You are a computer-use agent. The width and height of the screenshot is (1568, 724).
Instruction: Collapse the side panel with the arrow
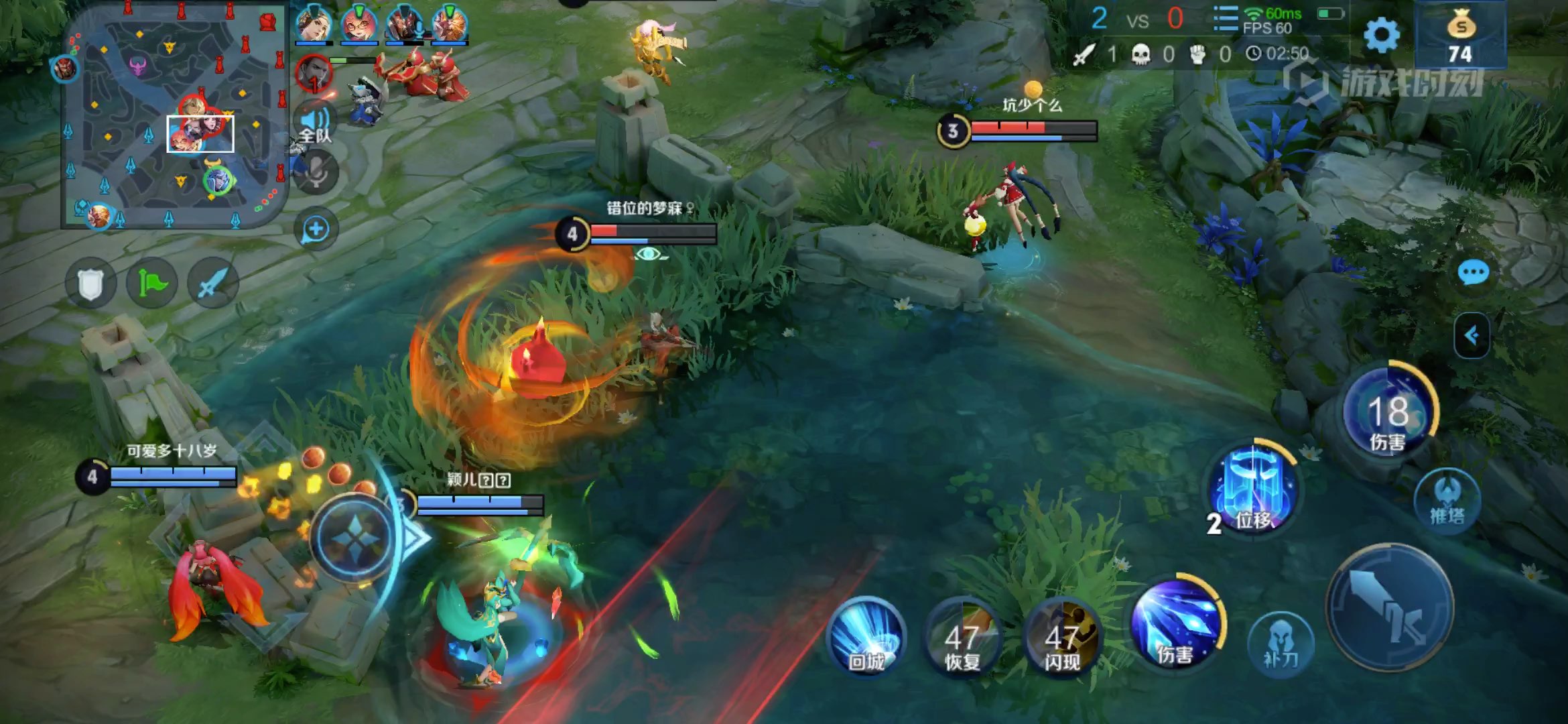[x=1472, y=335]
